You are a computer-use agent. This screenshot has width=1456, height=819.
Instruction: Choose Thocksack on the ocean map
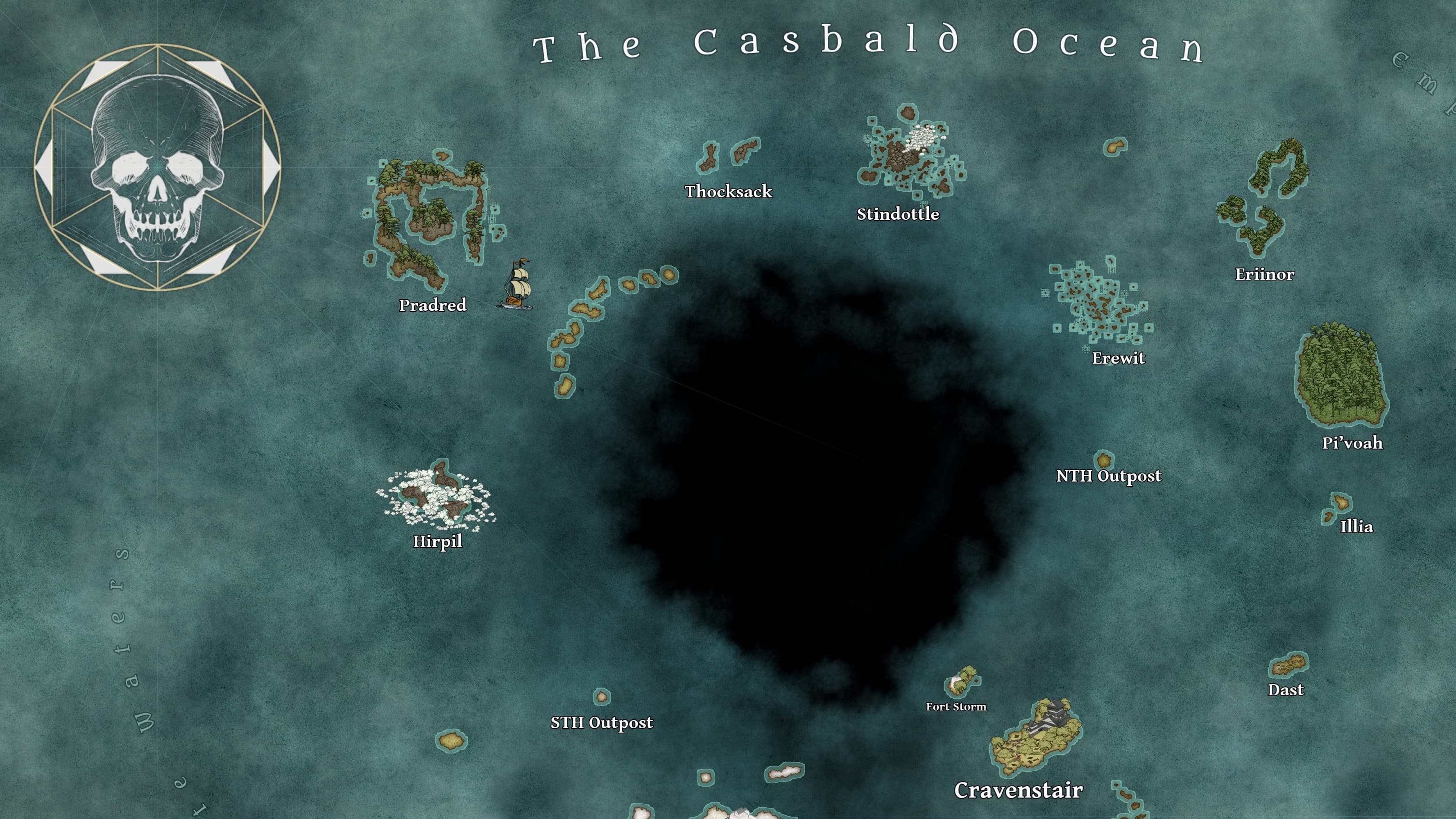(x=728, y=192)
